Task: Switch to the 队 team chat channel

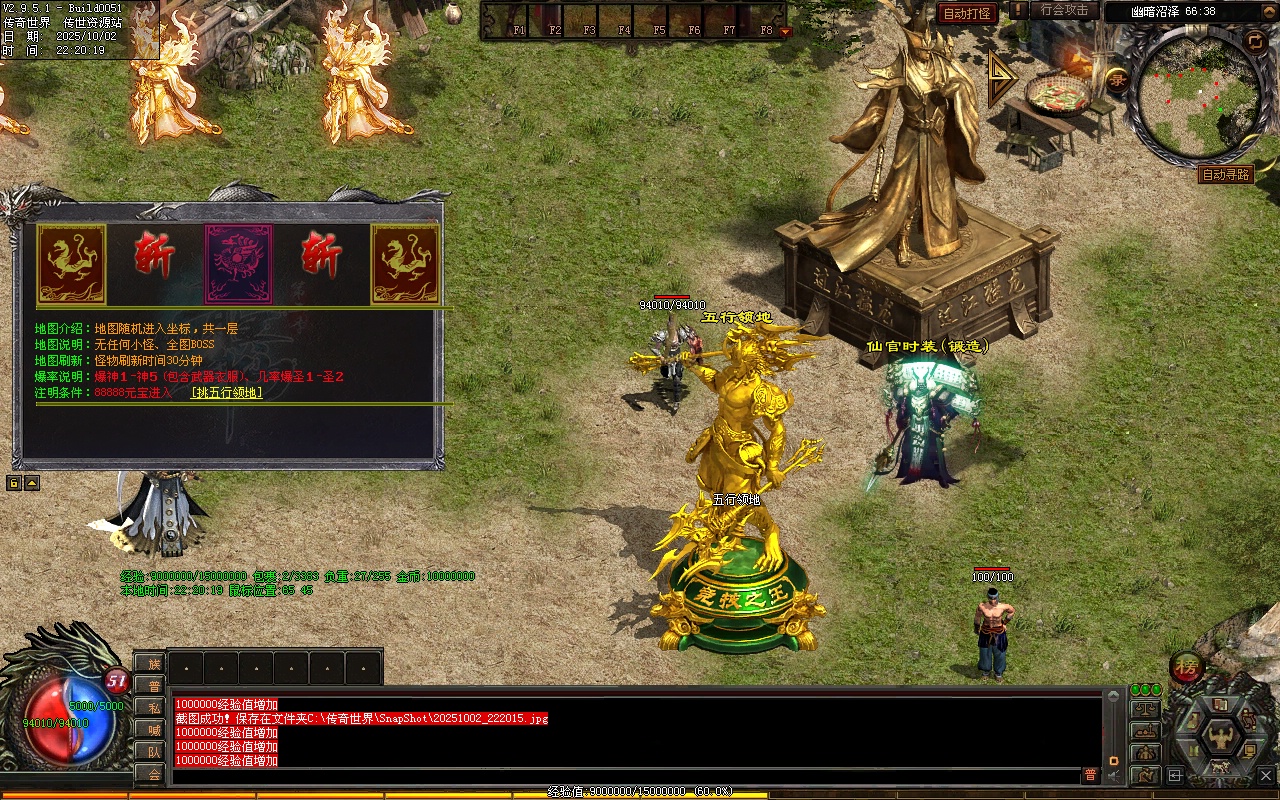Action: coord(151,751)
